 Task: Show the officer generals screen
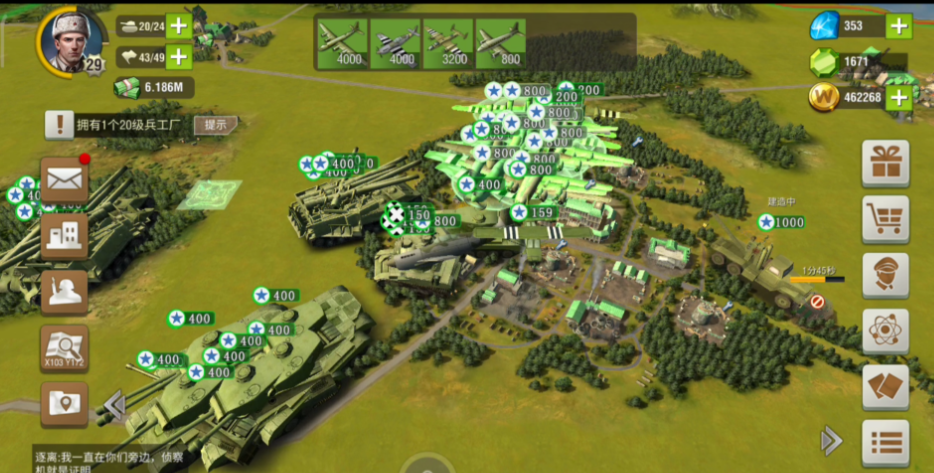coord(885,275)
